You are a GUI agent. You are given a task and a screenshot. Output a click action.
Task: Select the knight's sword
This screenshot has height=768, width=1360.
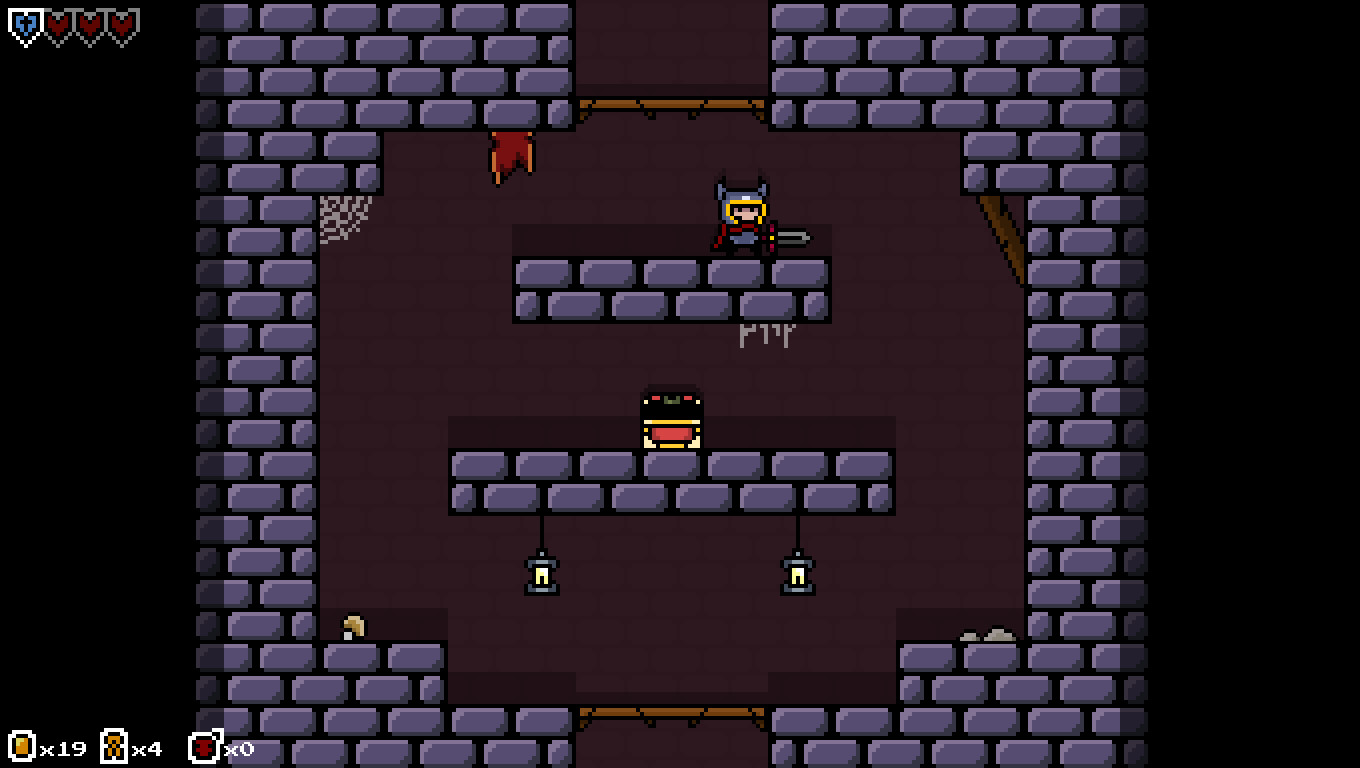(x=795, y=240)
